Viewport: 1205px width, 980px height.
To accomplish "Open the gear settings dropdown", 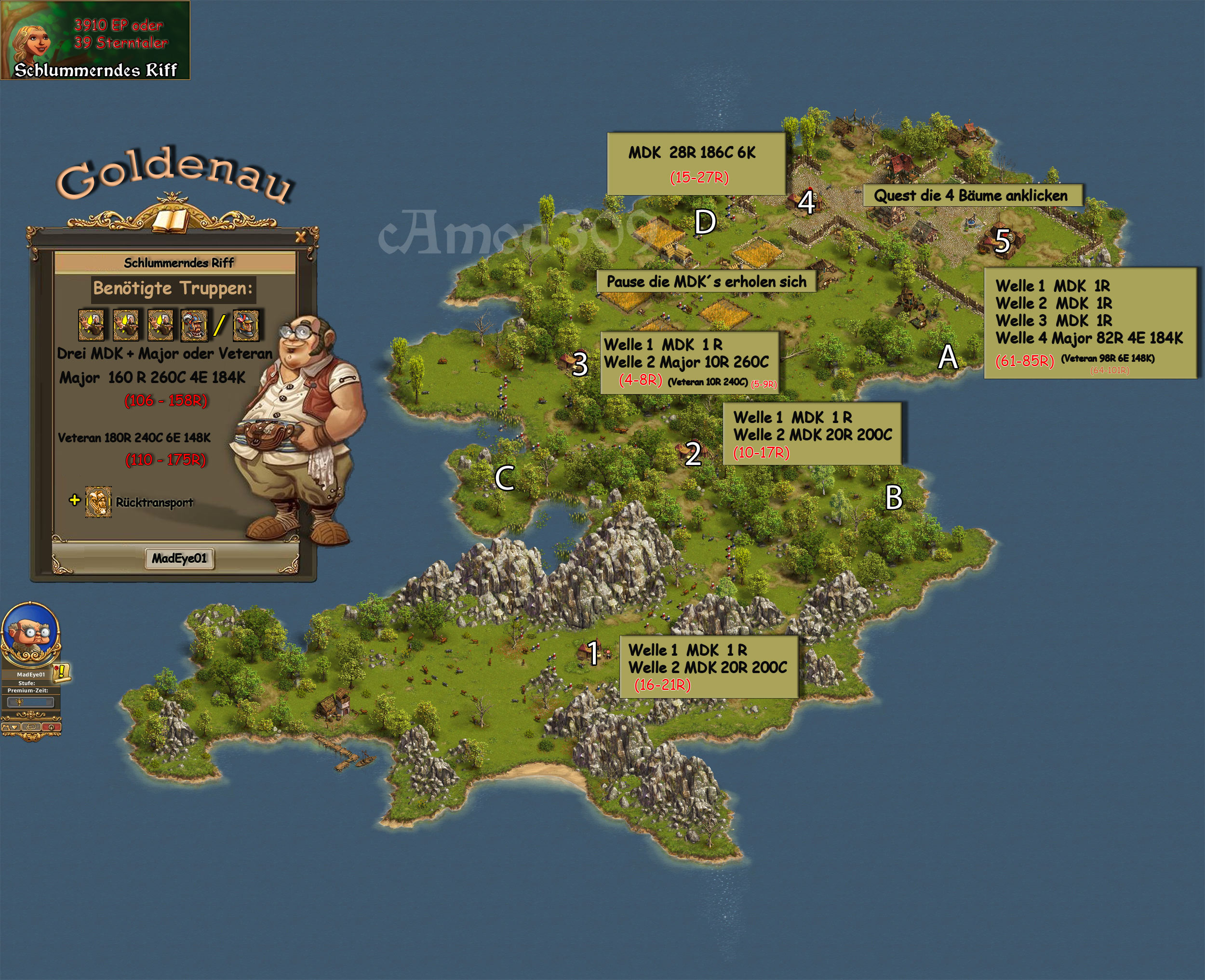I will coord(11,727).
